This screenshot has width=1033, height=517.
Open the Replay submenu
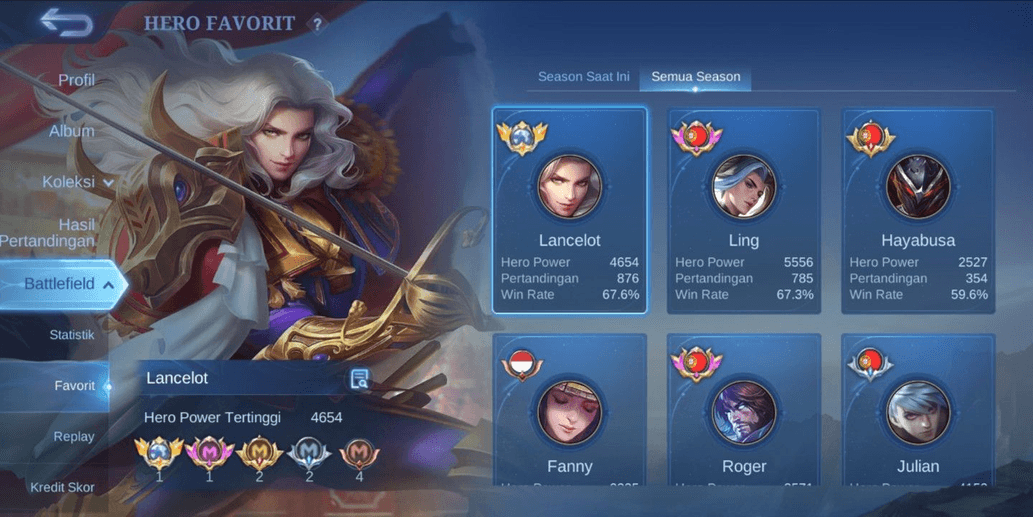click(x=74, y=437)
